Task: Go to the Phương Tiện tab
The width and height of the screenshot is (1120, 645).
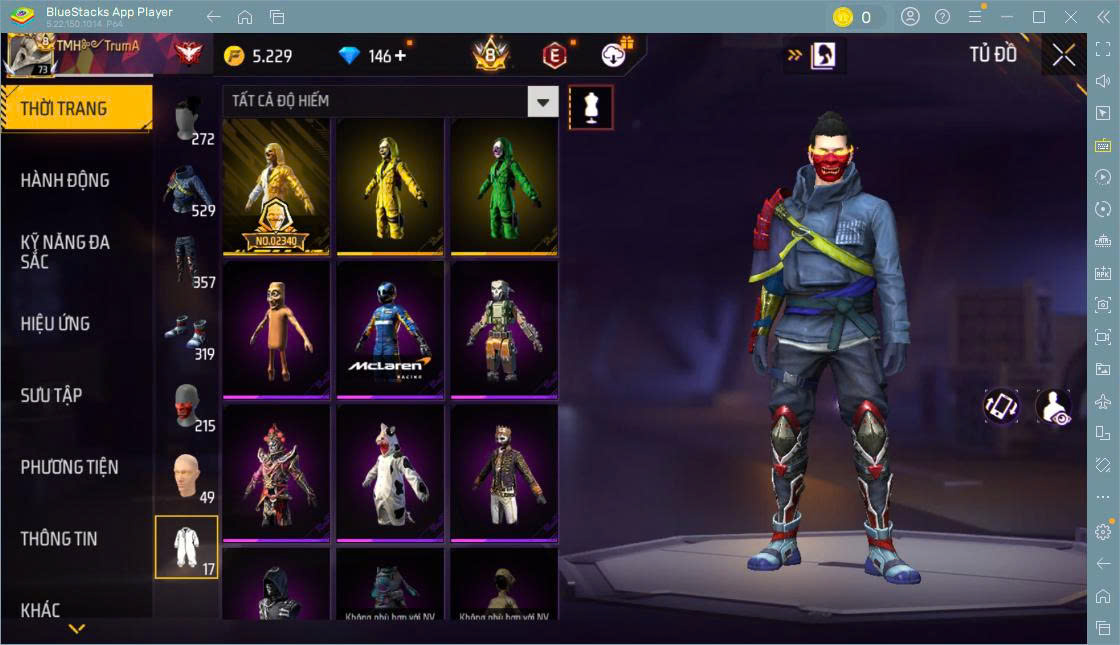Action: pyautogui.click(x=70, y=467)
